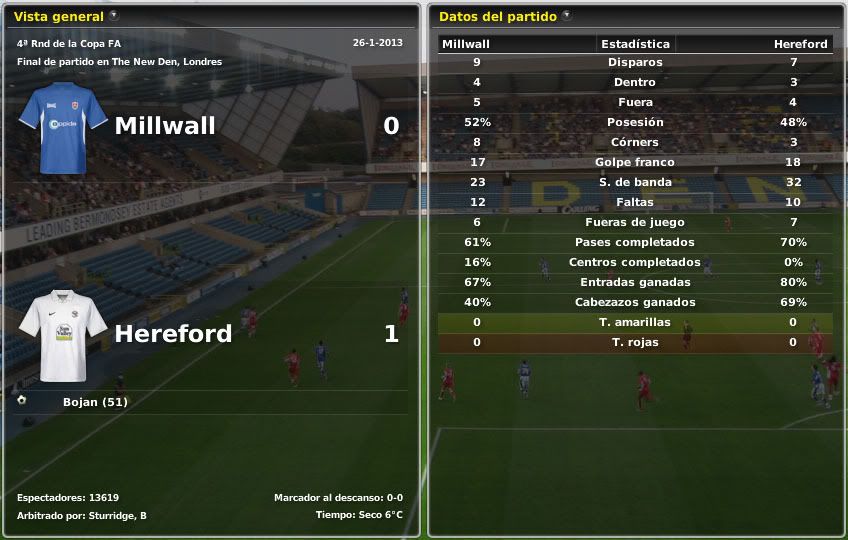The height and width of the screenshot is (540, 848).
Task: Click the blue Millwall kit thumbnail
Action: click(62, 128)
